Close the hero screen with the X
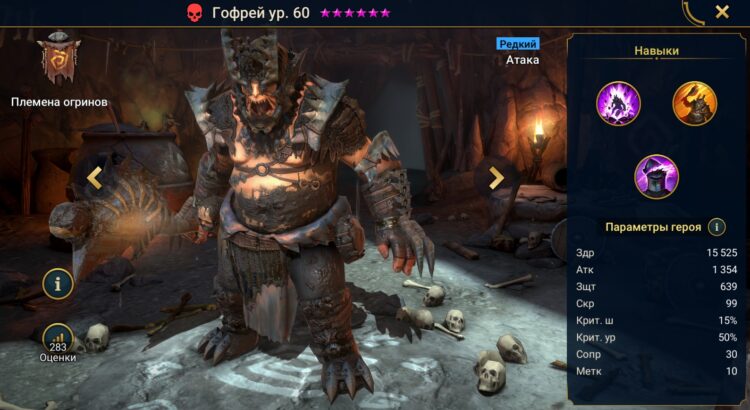 (x=722, y=13)
